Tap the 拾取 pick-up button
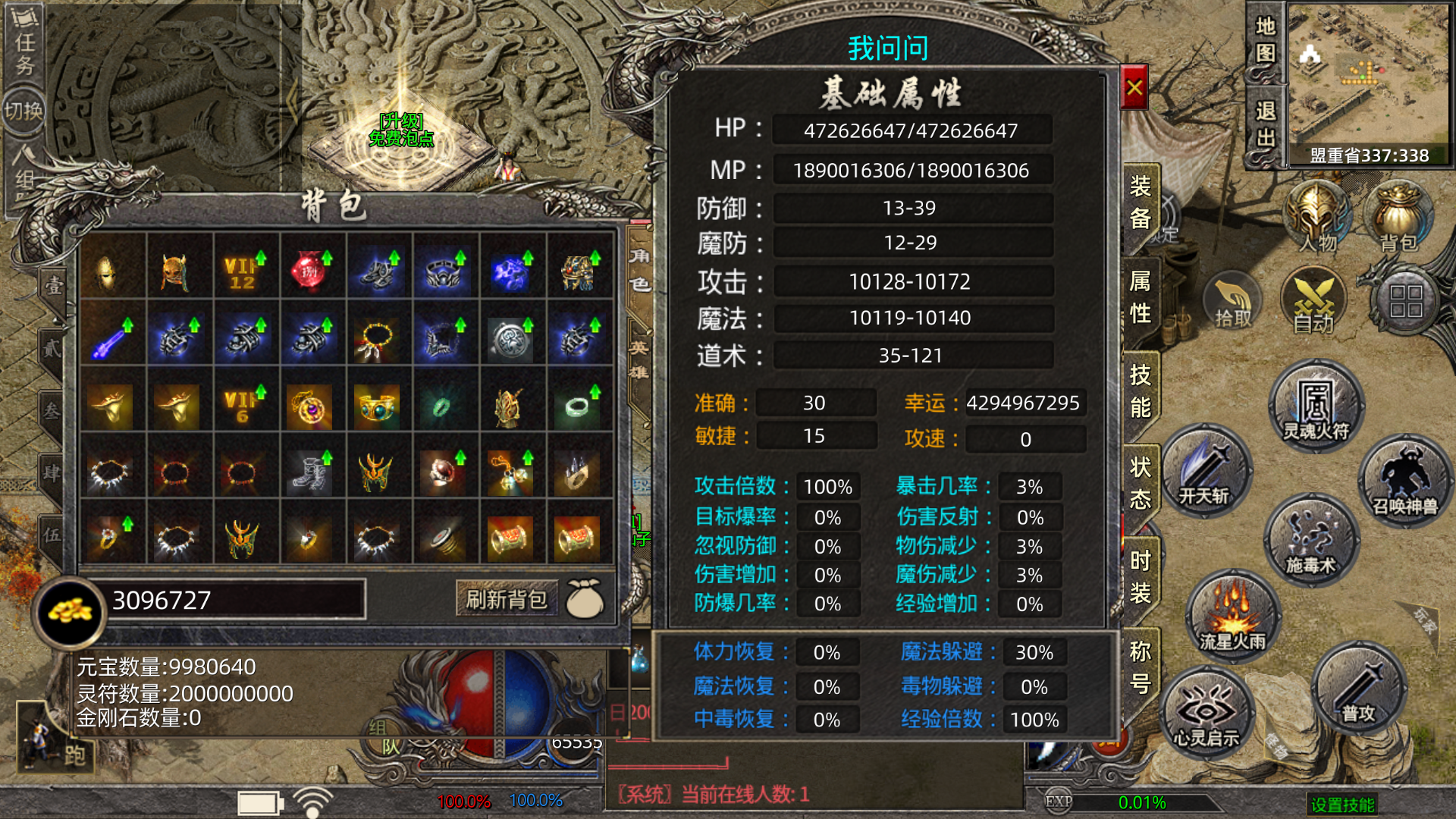The height and width of the screenshot is (819, 1456). click(x=1233, y=303)
